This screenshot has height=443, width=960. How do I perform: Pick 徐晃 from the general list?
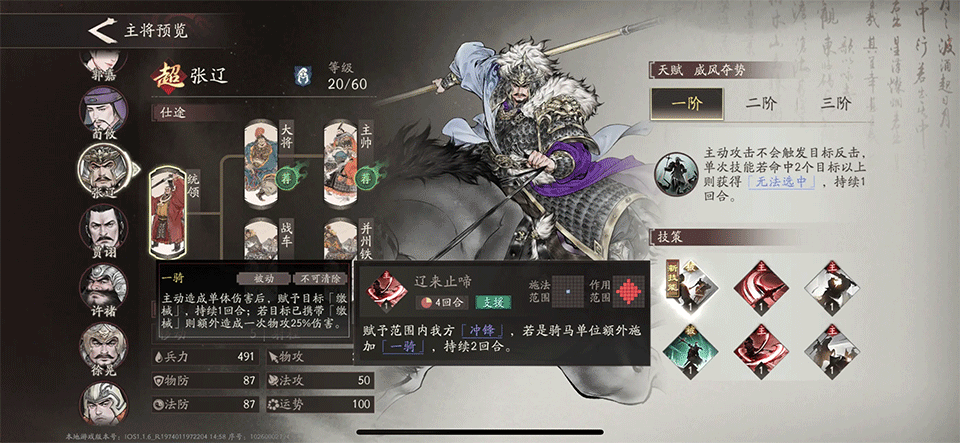tap(103, 349)
